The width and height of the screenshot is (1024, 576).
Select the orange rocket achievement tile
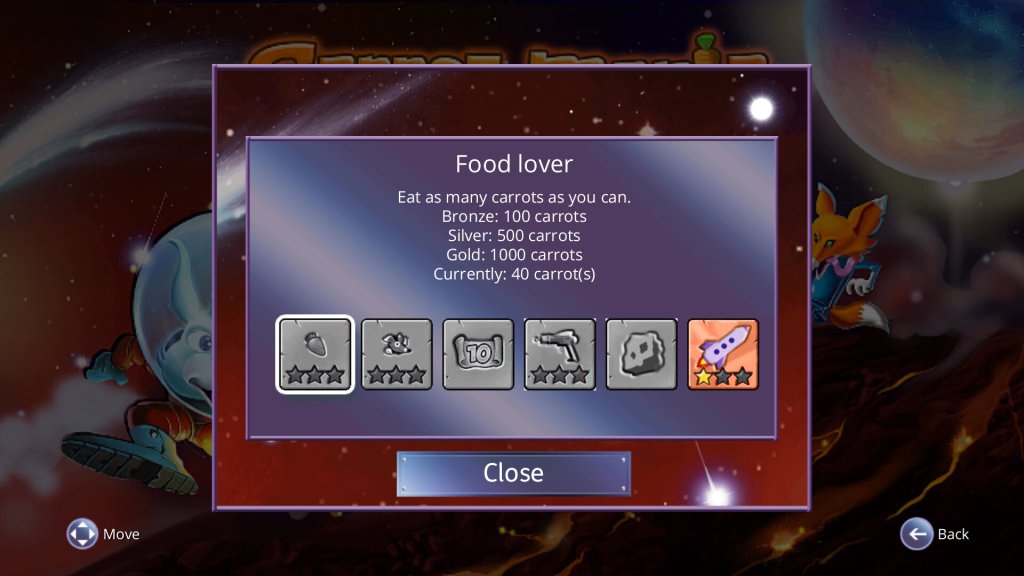coord(723,354)
